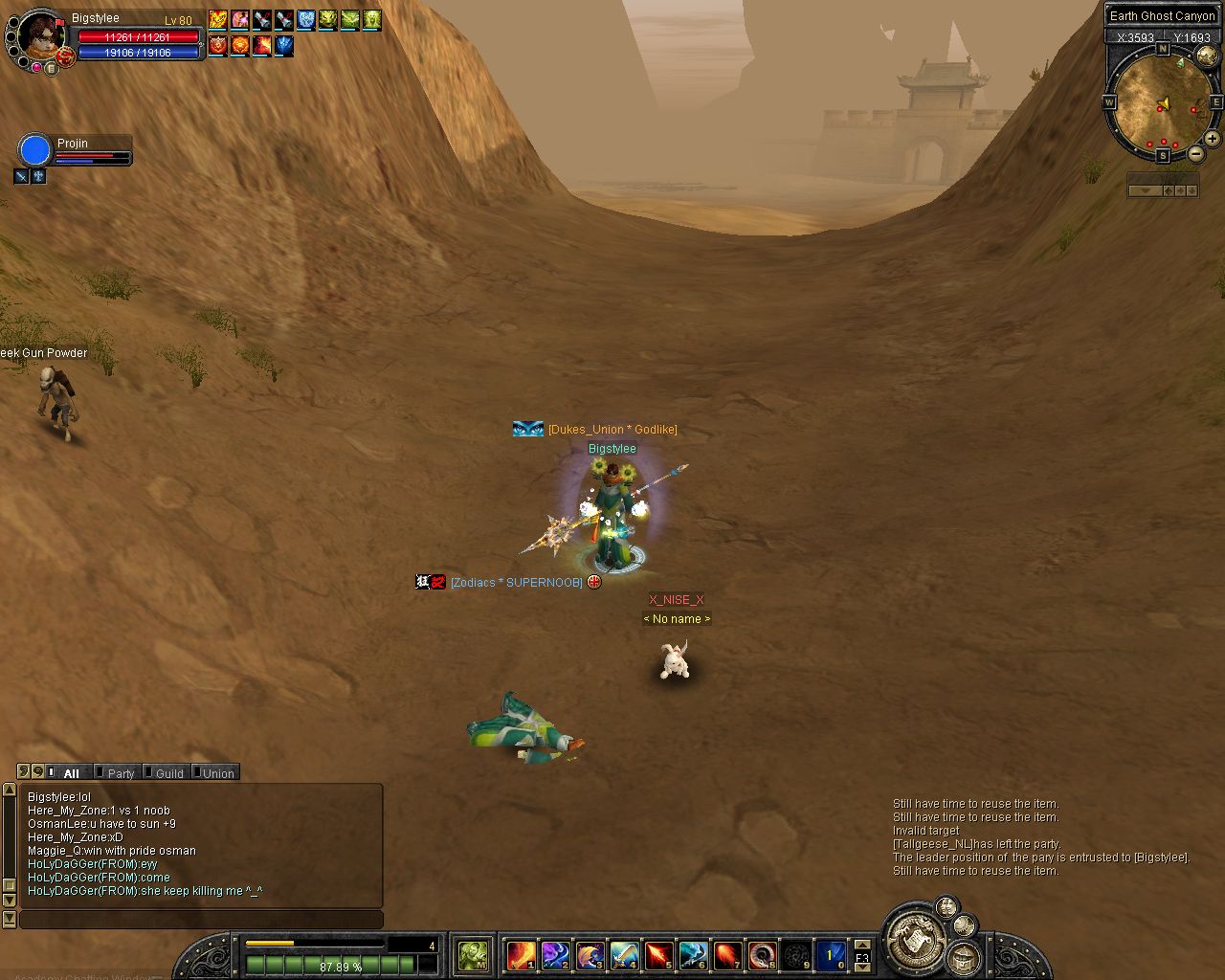Show the All chat tab

pos(70,773)
